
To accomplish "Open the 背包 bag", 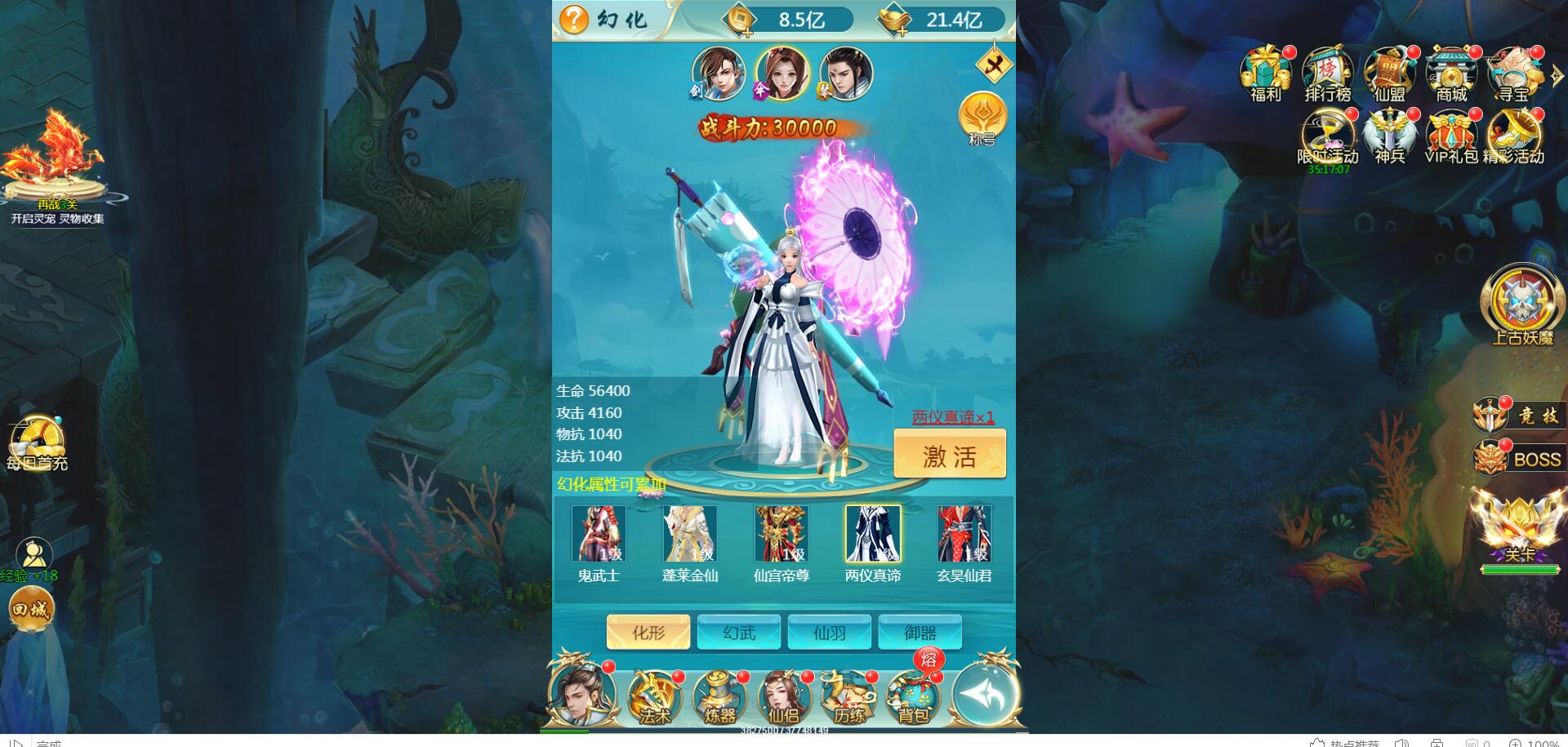I will click(x=914, y=698).
